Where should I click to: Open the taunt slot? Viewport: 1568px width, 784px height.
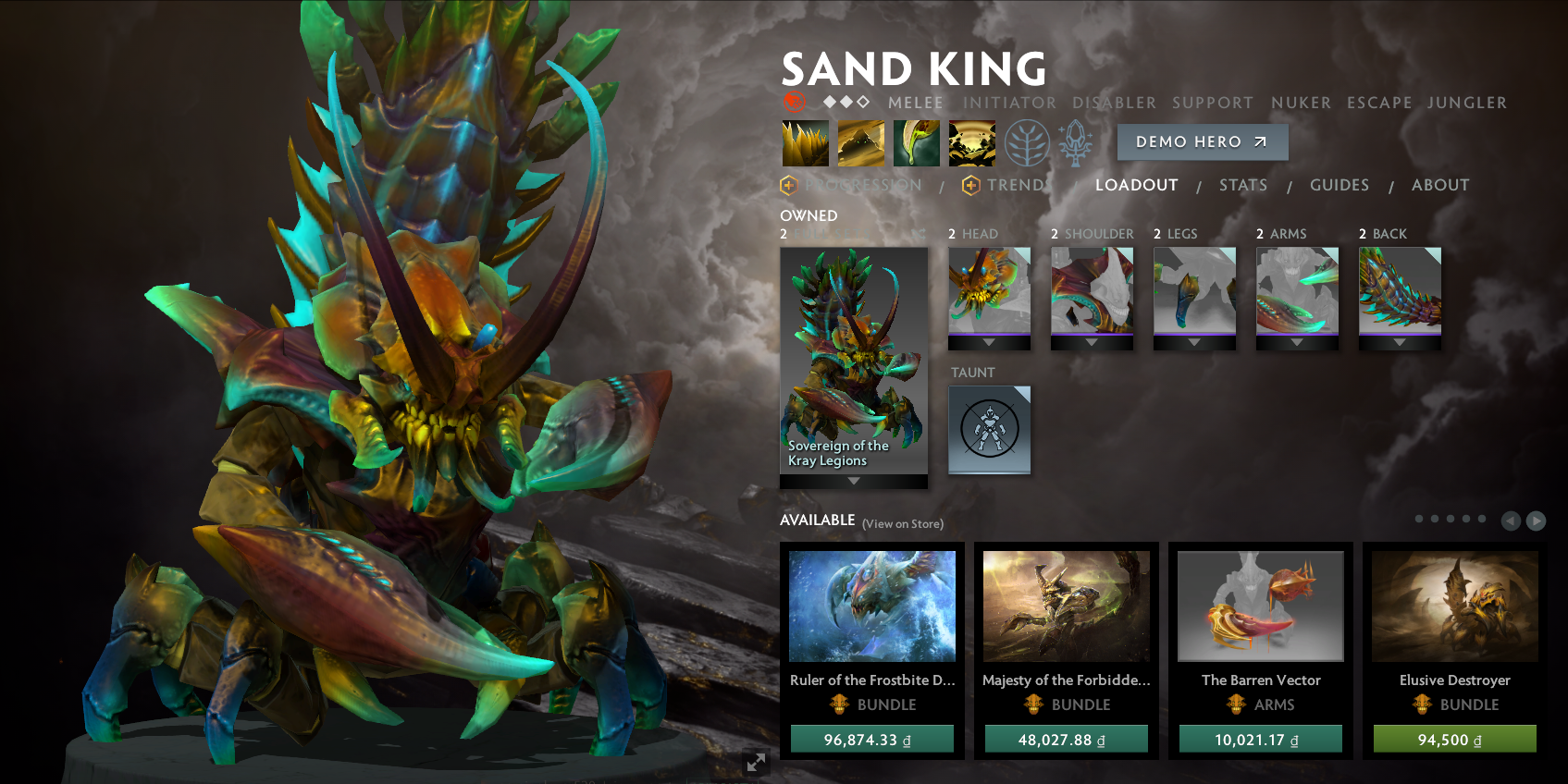pos(989,431)
